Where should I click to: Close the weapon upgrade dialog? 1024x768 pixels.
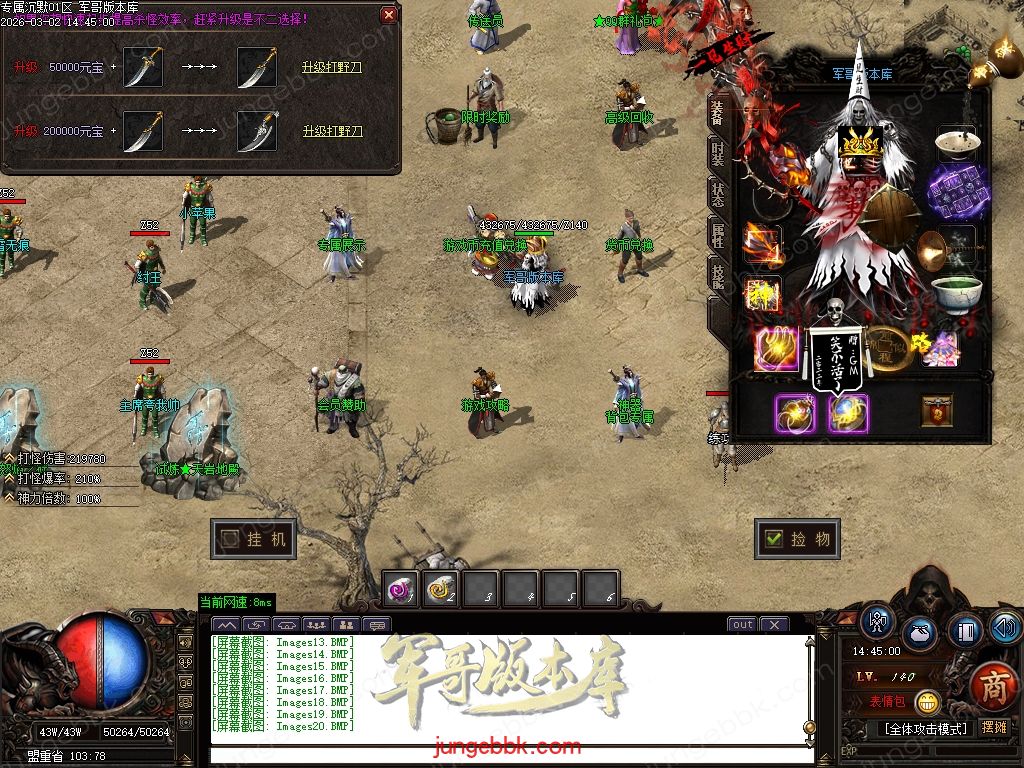[388, 15]
